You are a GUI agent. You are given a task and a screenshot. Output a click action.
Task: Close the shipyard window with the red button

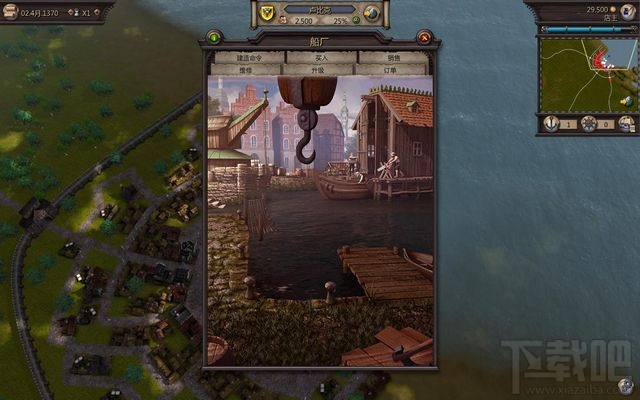click(425, 38)
